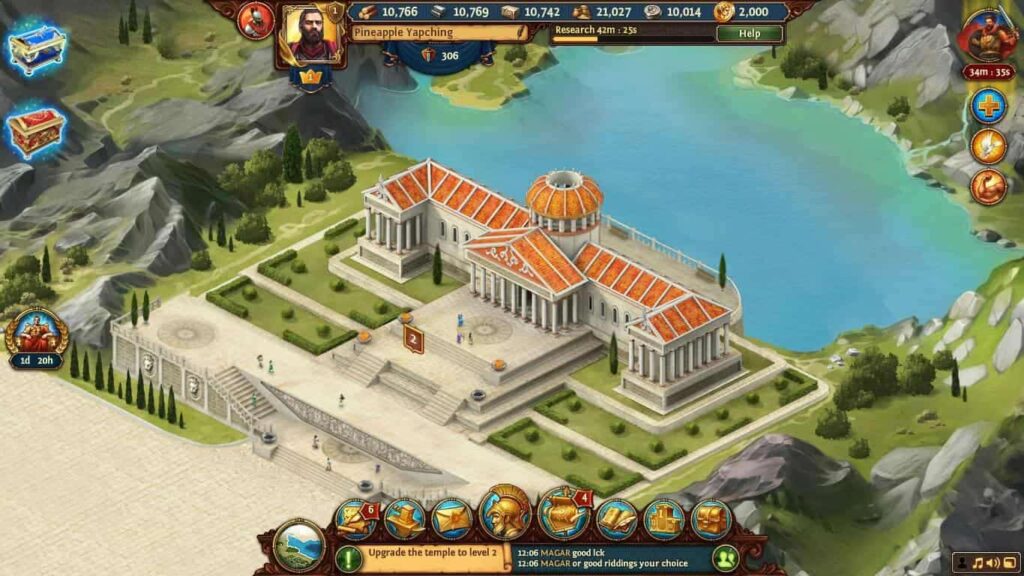Open the ship menu with 4 notifications
Image resolution: width=1024 pixels, height=576 pixels.
pos(563,514)
